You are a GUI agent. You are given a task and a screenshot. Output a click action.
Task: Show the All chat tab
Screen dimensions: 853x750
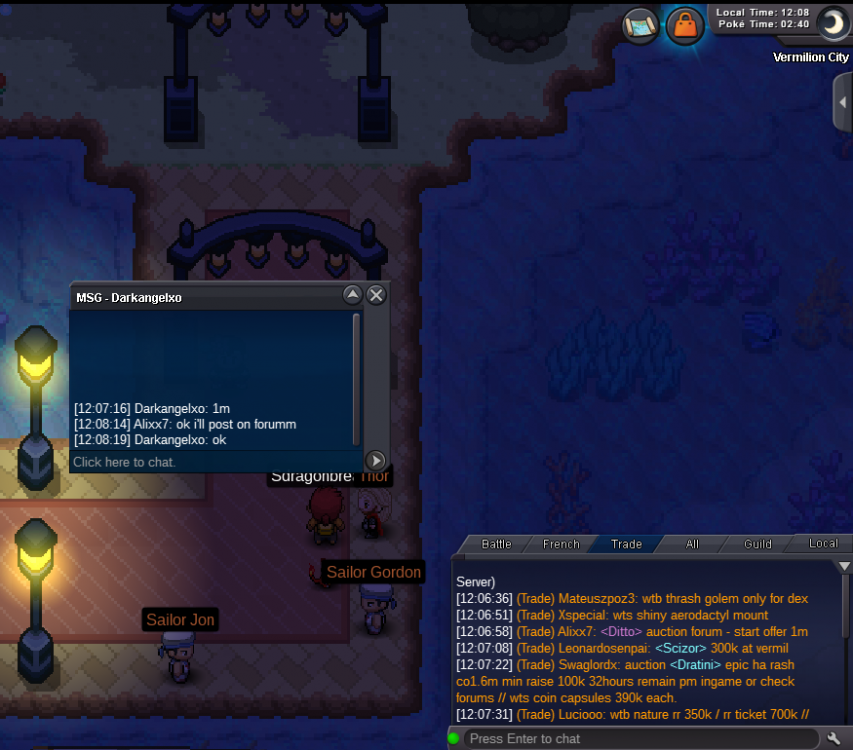(692, 544)
